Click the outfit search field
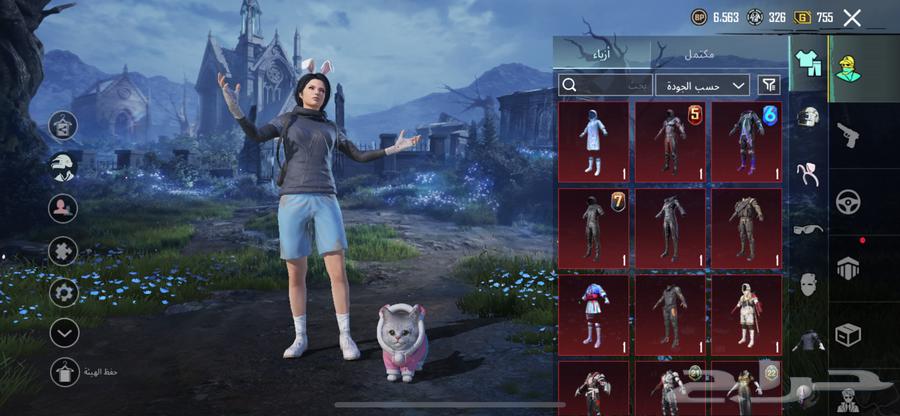 tap(604, 85)
